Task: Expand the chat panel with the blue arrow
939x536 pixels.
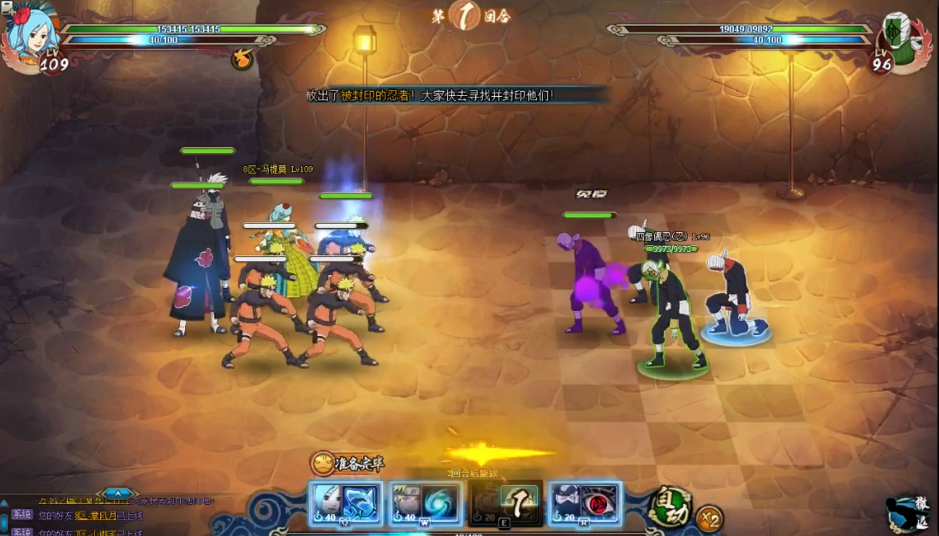Action: (x=117, y=493)
